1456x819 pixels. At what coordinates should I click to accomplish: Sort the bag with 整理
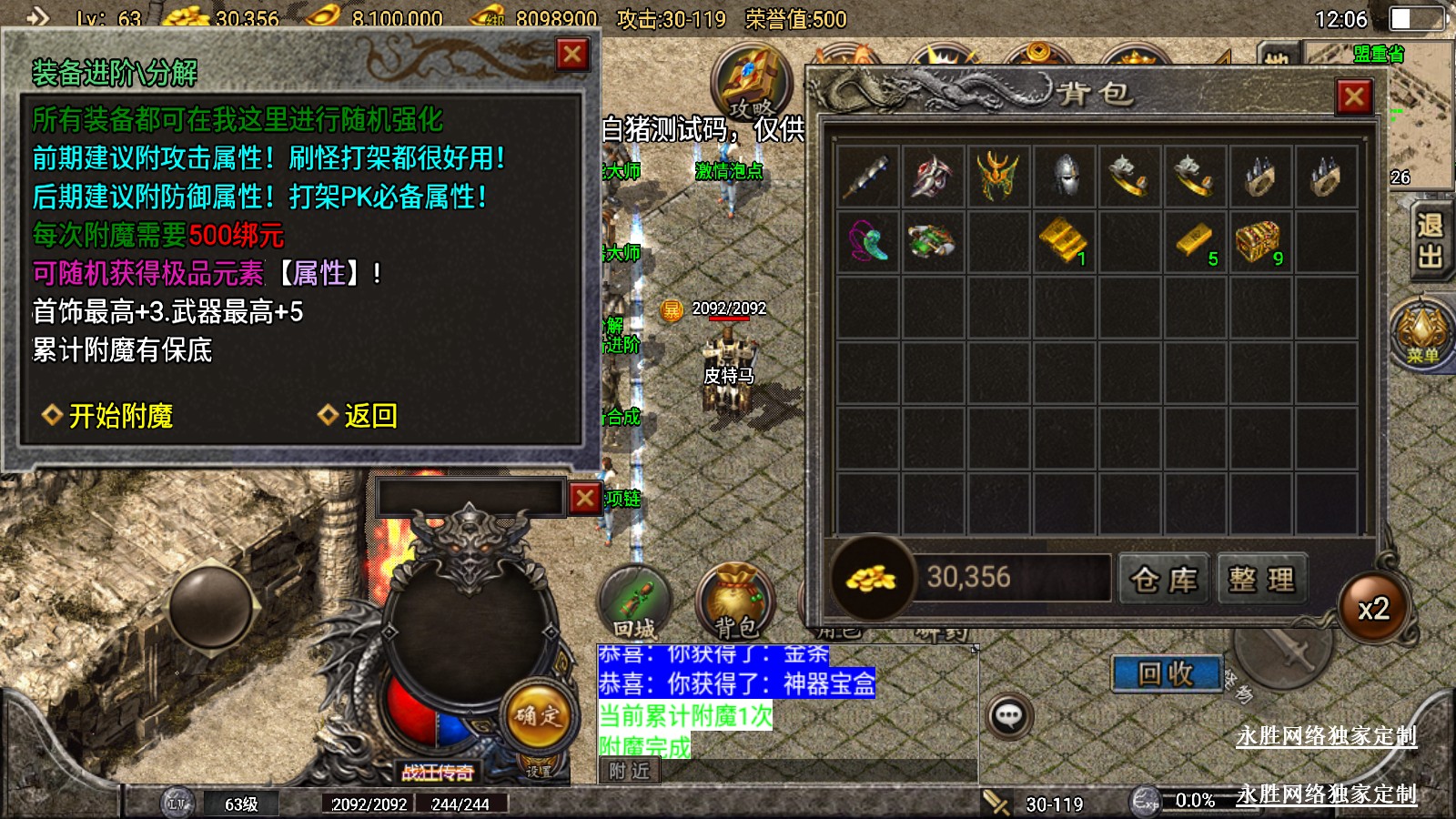coord(1261,579)
